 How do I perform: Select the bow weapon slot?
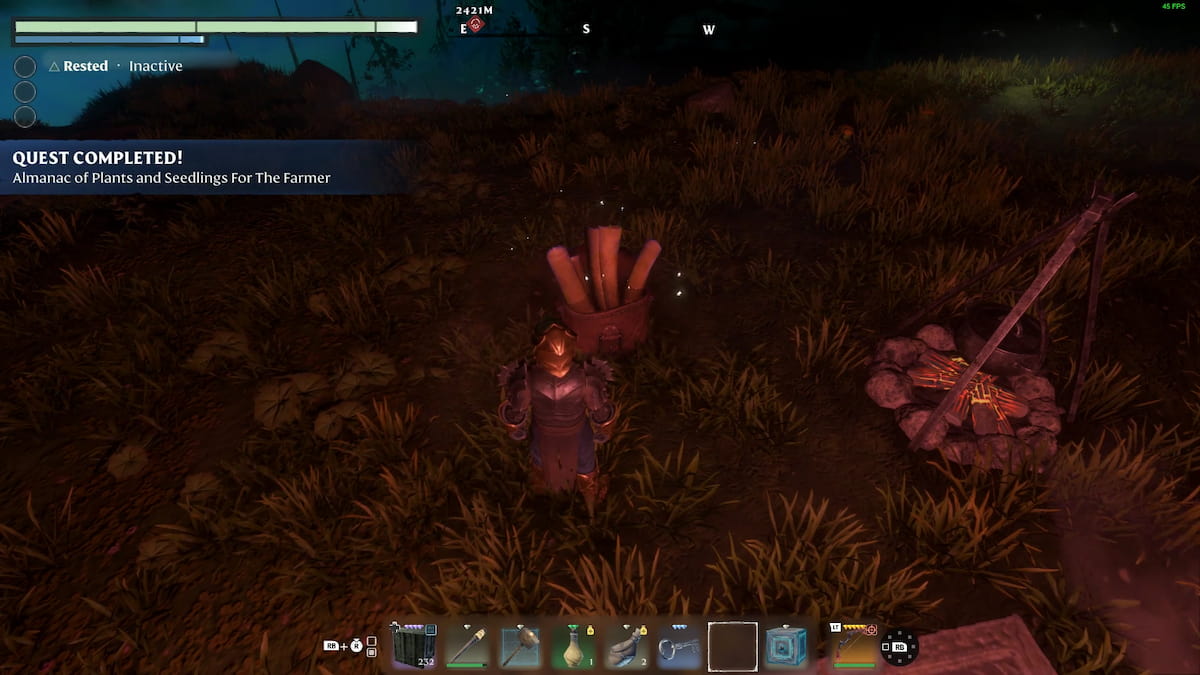pos(853,645)
